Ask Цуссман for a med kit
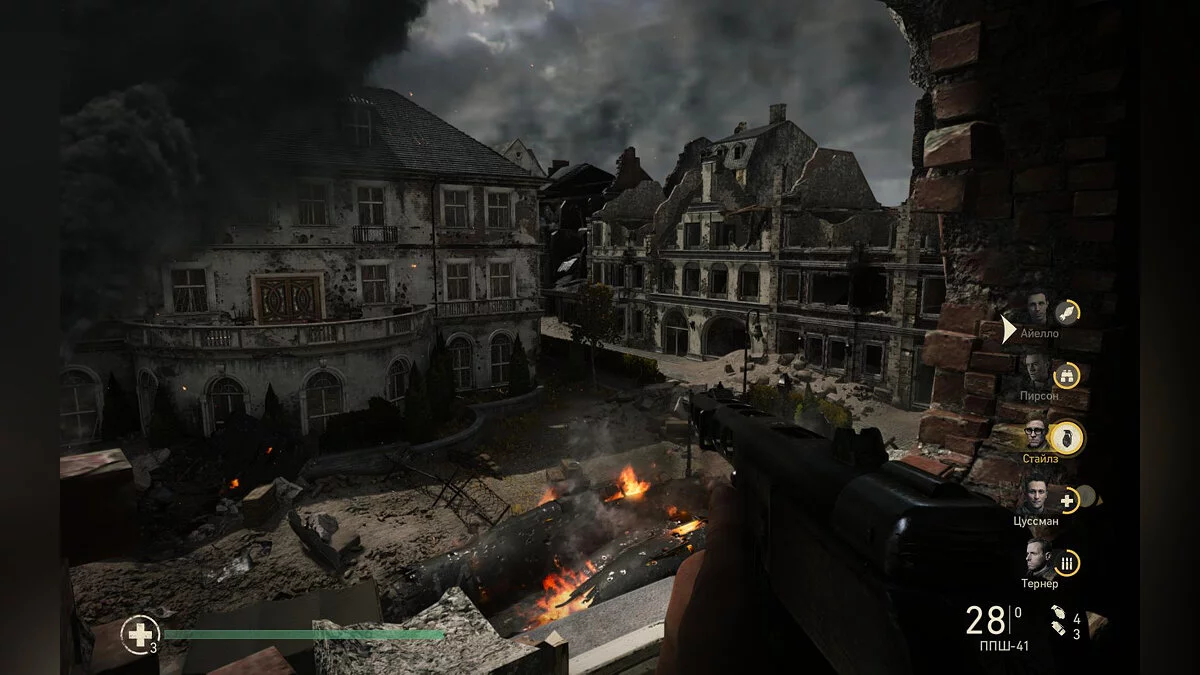 [1068, 499]
